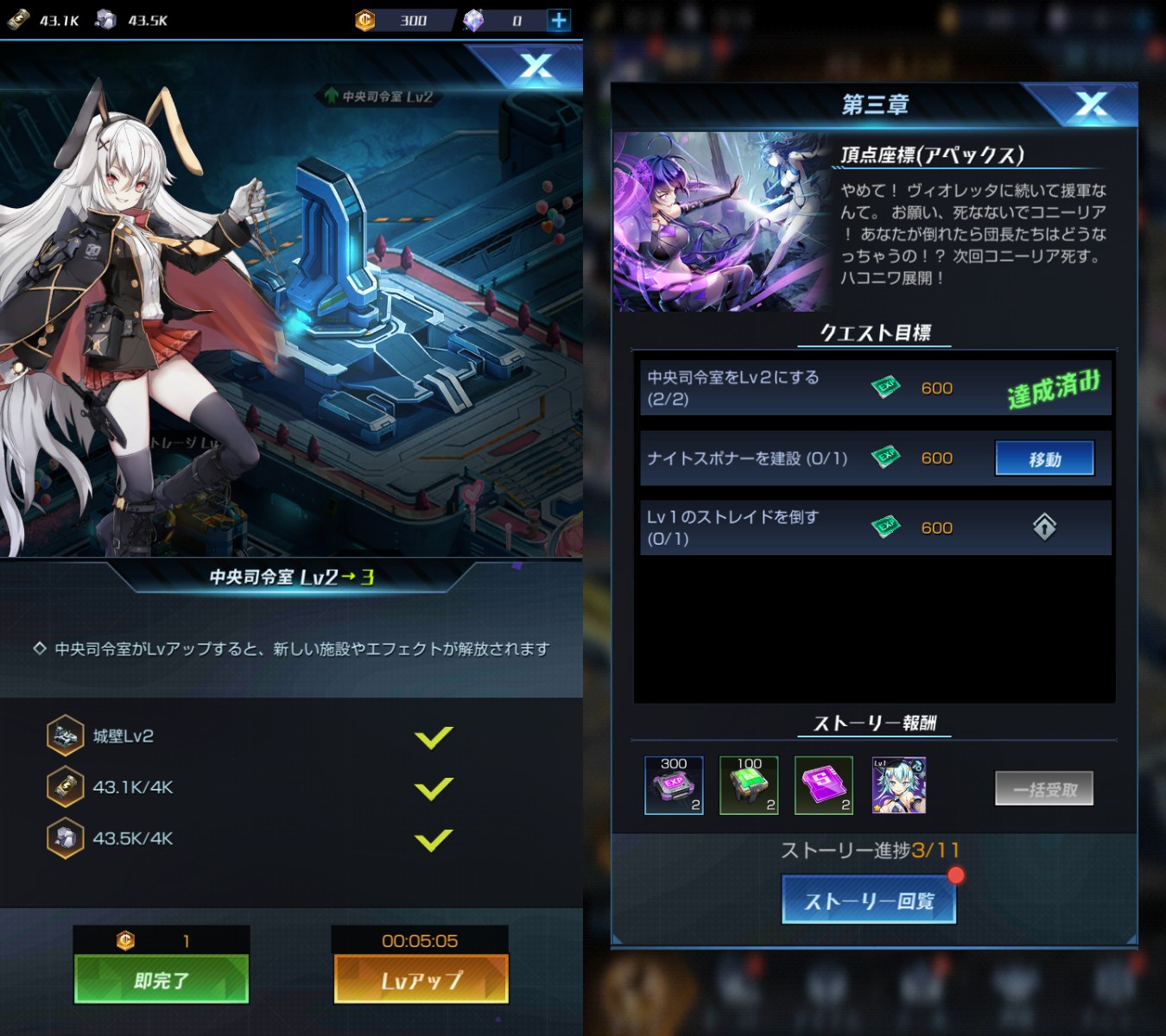Tap the hexagonal 城壁Lv2 requirement icon

[65, 736]
